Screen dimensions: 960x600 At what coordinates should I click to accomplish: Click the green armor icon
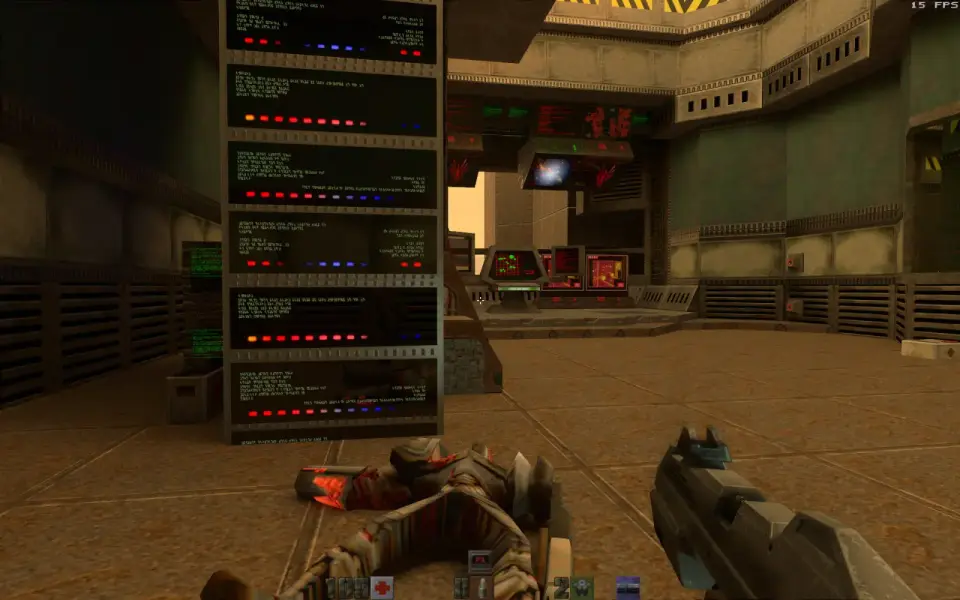[582, 587]
